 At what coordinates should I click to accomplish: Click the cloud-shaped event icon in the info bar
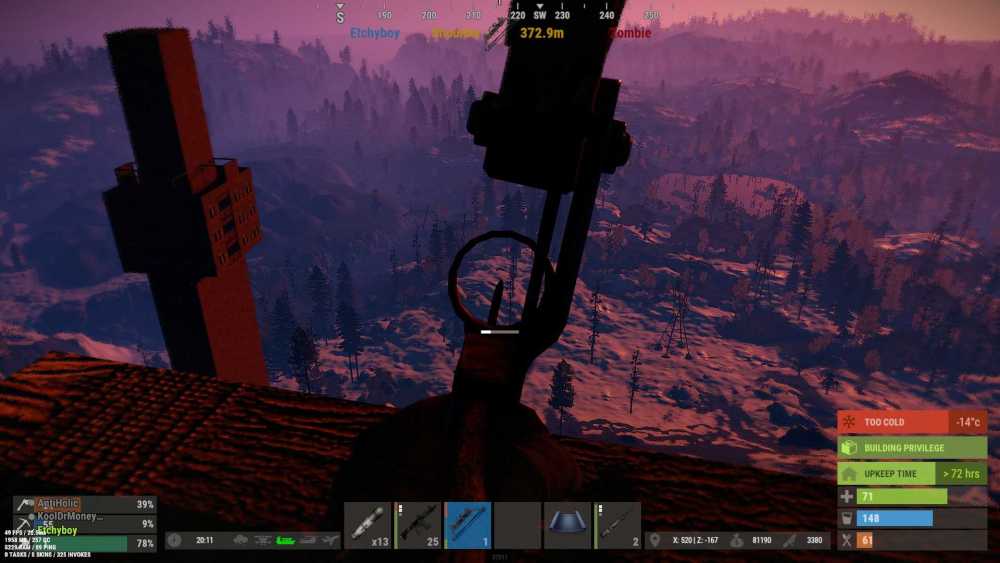tap(241, 540)
